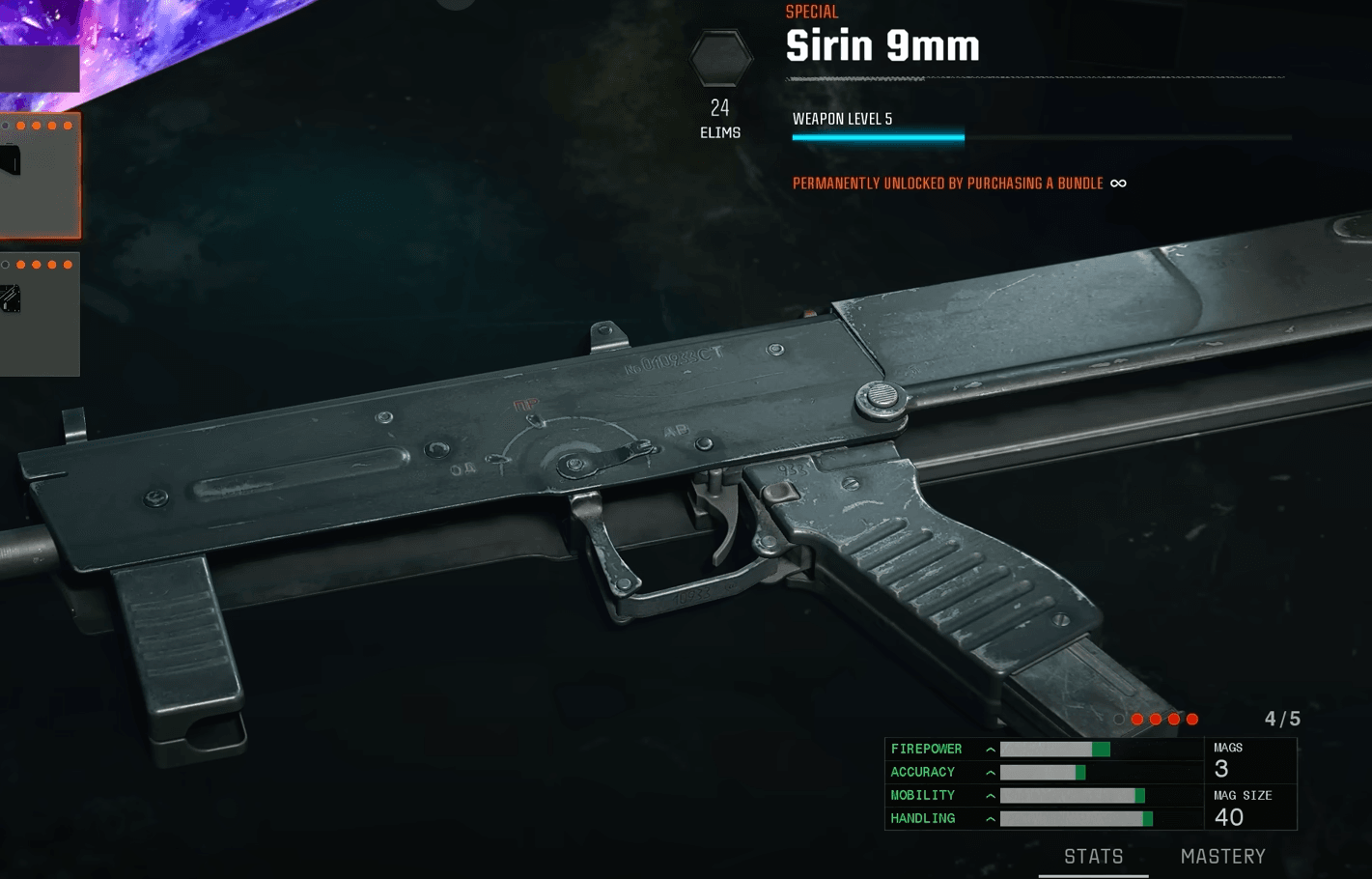Expand the Mobility stat details
Screen dimensions: 1372x879
click(x=989, y=795)
